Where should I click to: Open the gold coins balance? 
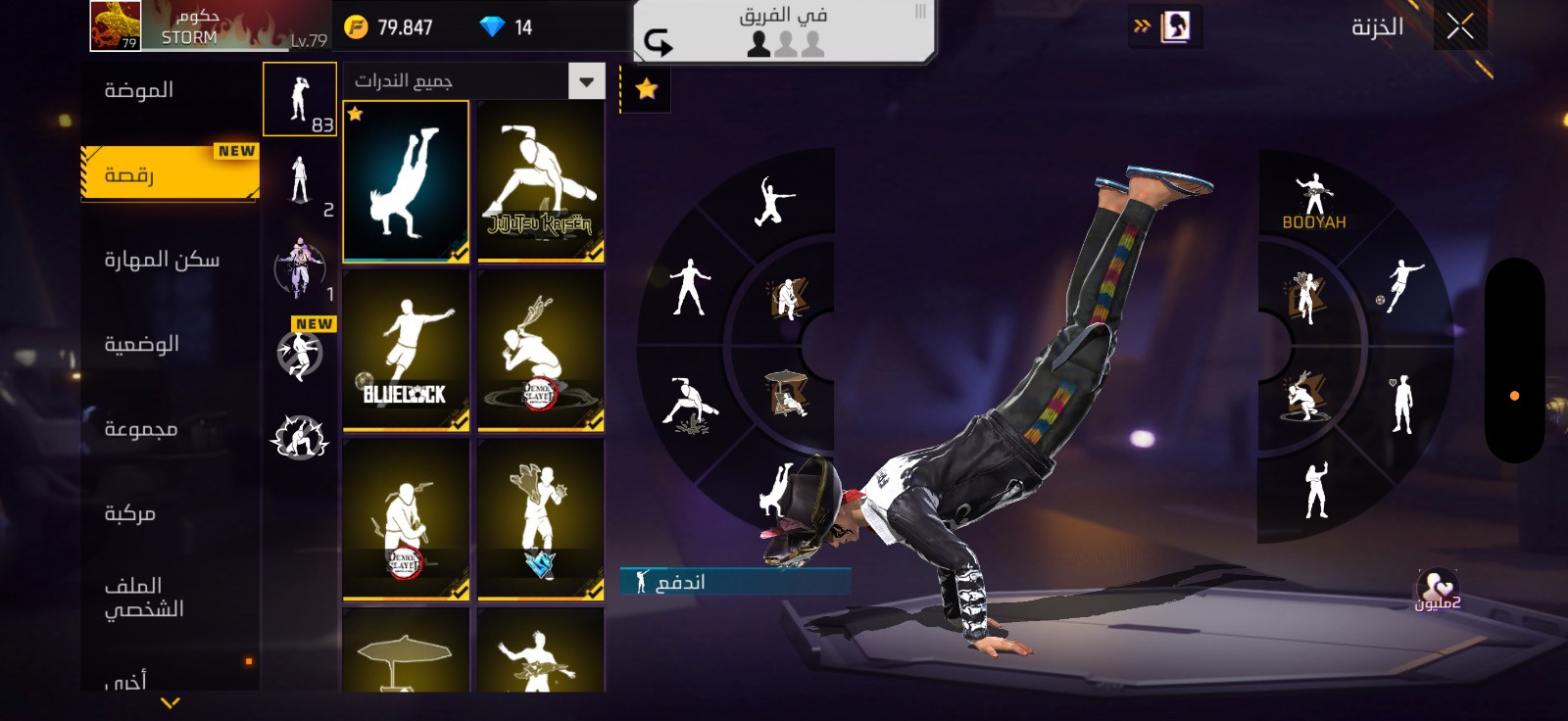[390, 27]
